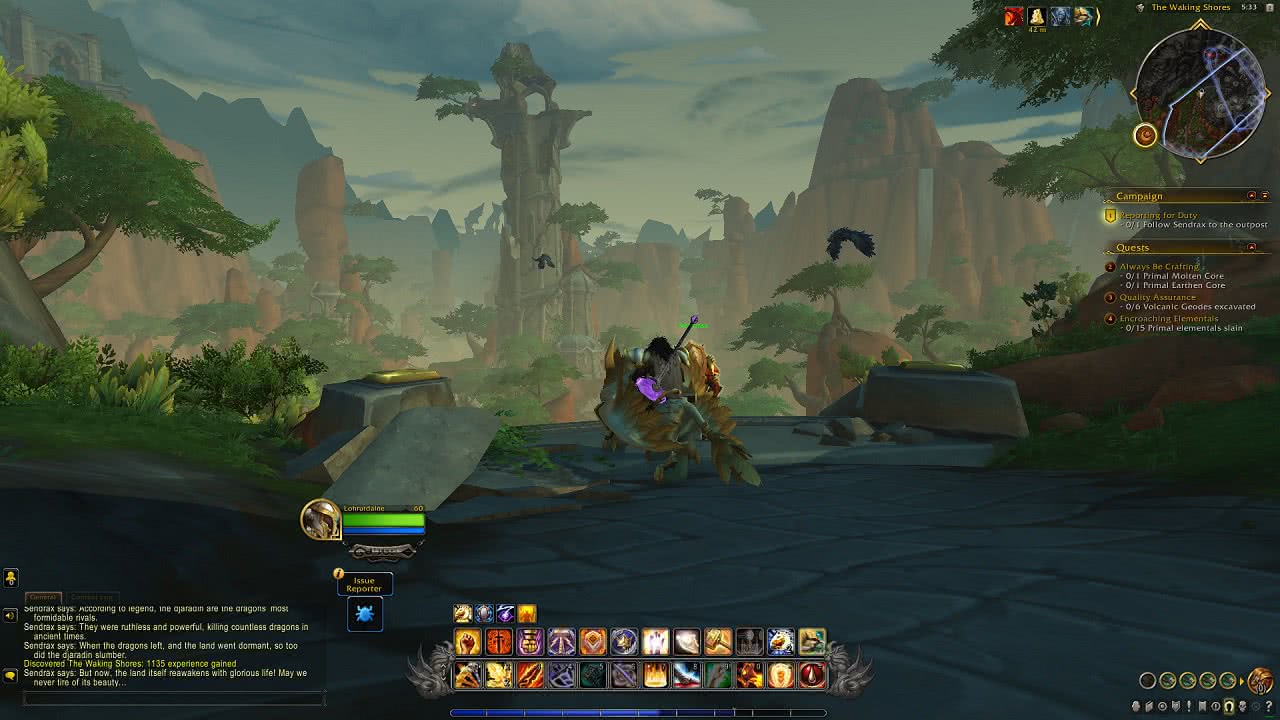Open the chat speech bubble menu button
This screenshot has height=720, width=1280.
(10, 676)
